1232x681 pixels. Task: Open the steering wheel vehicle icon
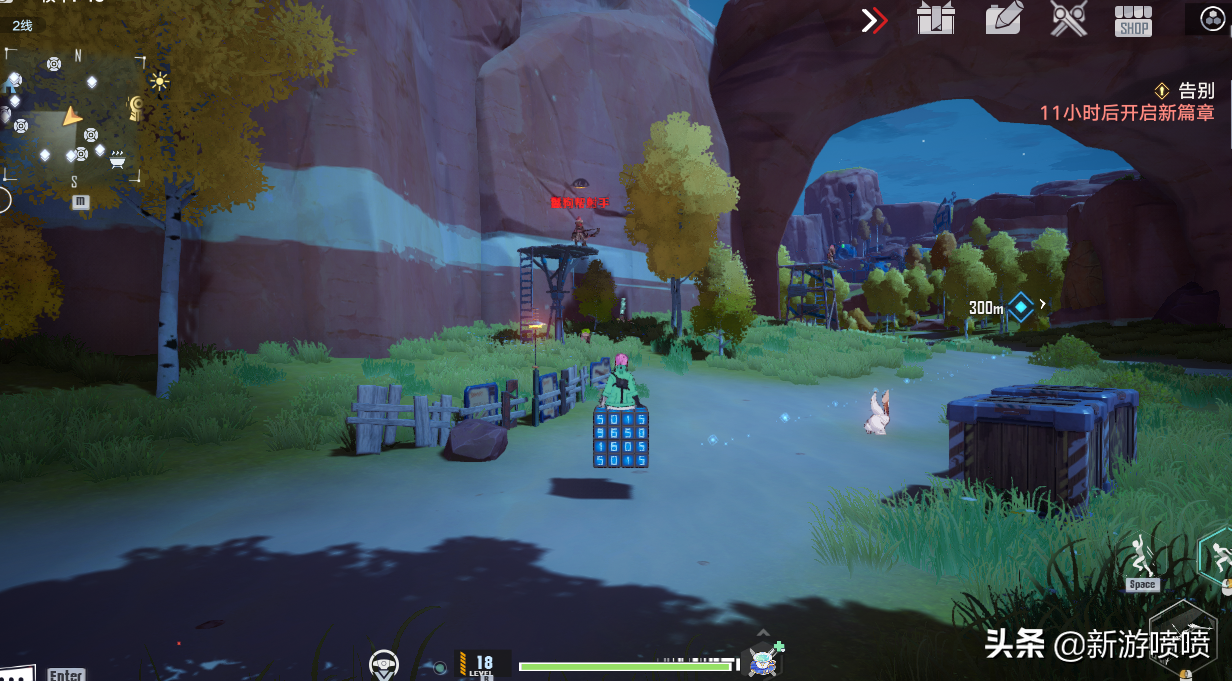383,662
